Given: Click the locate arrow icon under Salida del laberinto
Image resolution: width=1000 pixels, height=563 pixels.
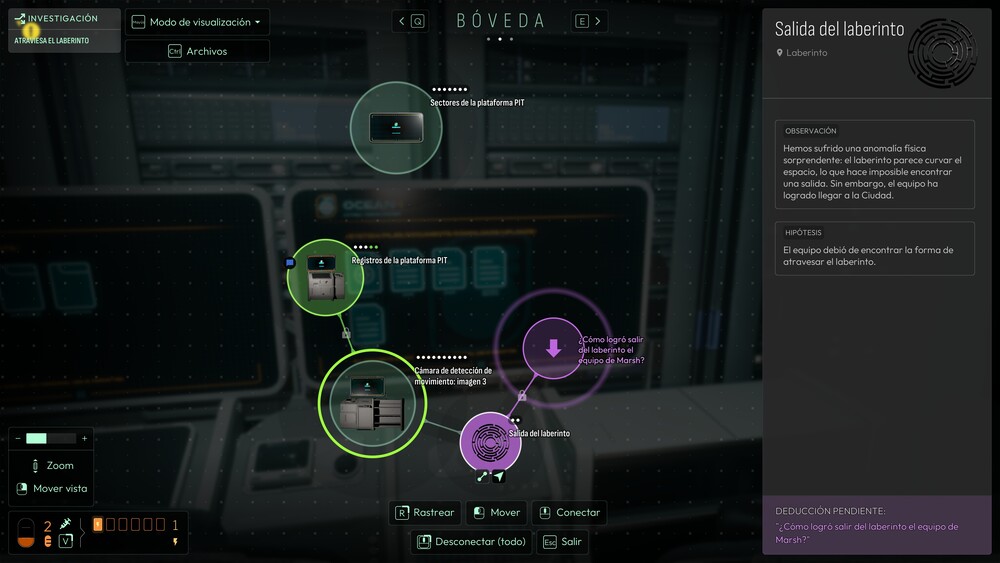Looking at the screenshot, I should click(499, 477).
